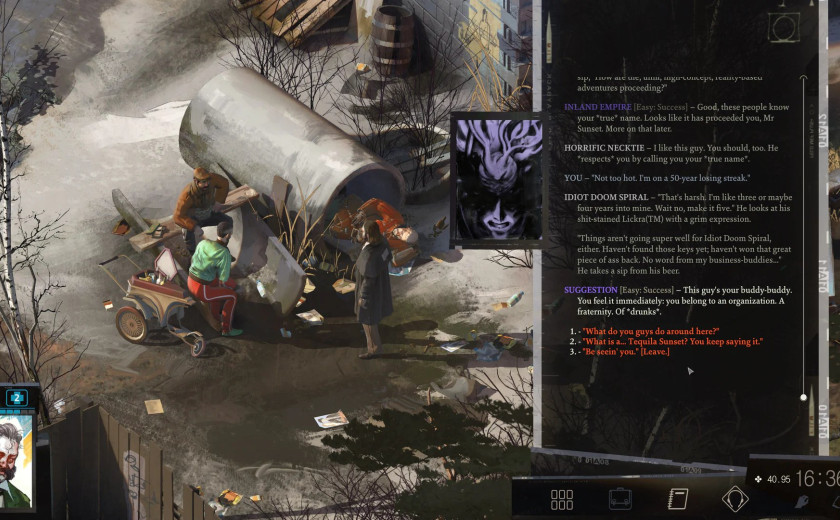840x520 pixels.
Task: Open the character sheet grid icon
Action: pyautogui.click(x=562, y=499)
